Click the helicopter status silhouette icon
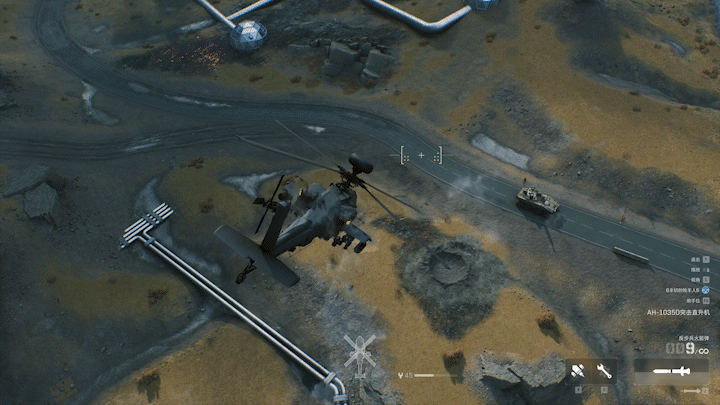Image resolution: width=720 pixels, height=405 pixels. tap(358, 352)
